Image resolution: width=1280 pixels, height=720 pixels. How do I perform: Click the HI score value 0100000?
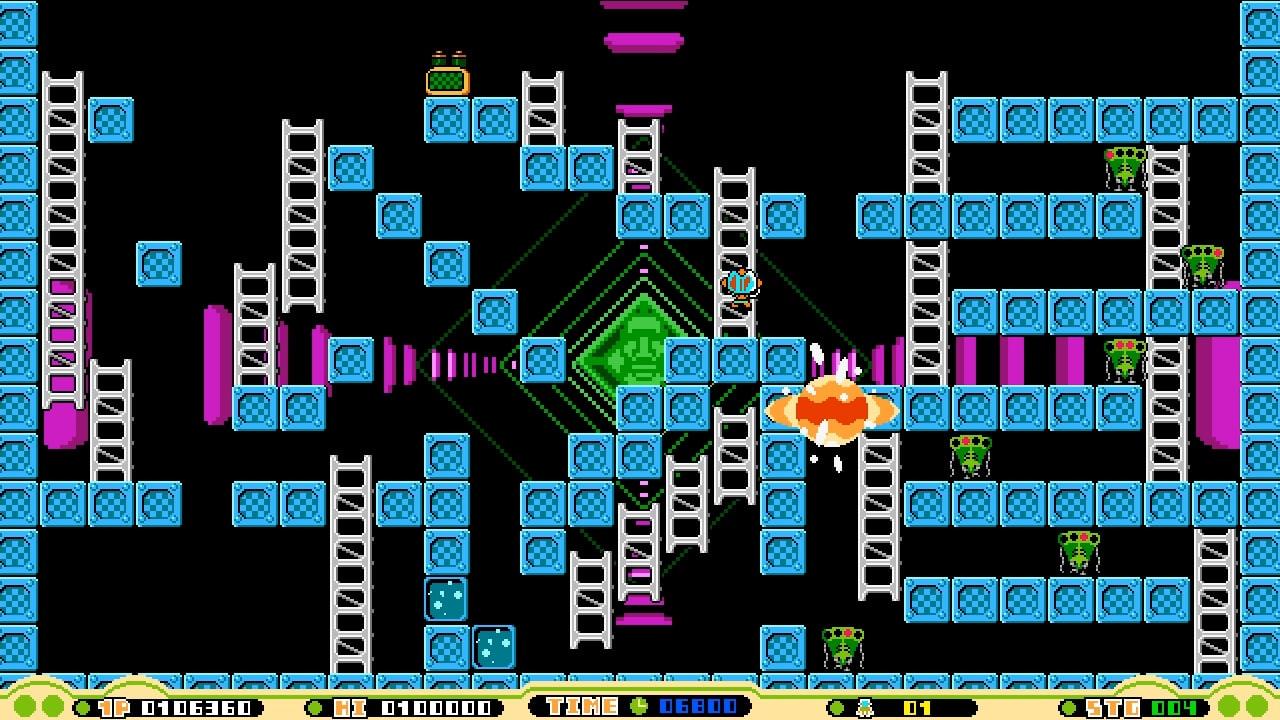(435, 705)
